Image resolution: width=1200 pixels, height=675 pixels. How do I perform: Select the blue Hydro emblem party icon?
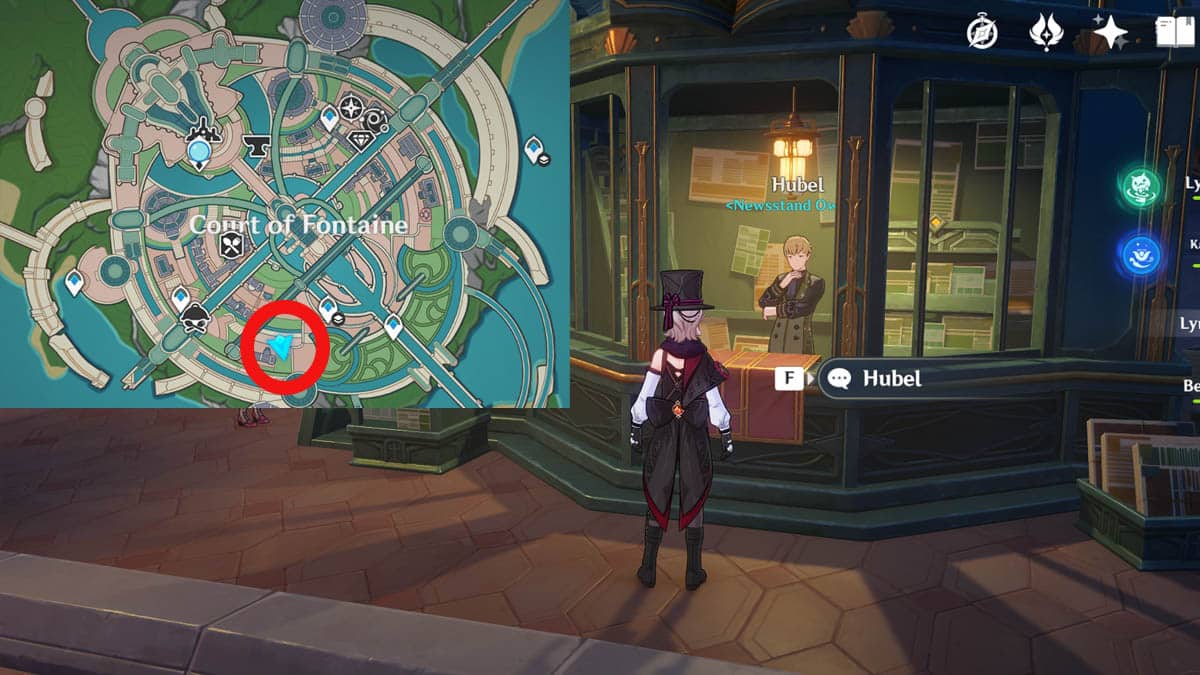1140,254
